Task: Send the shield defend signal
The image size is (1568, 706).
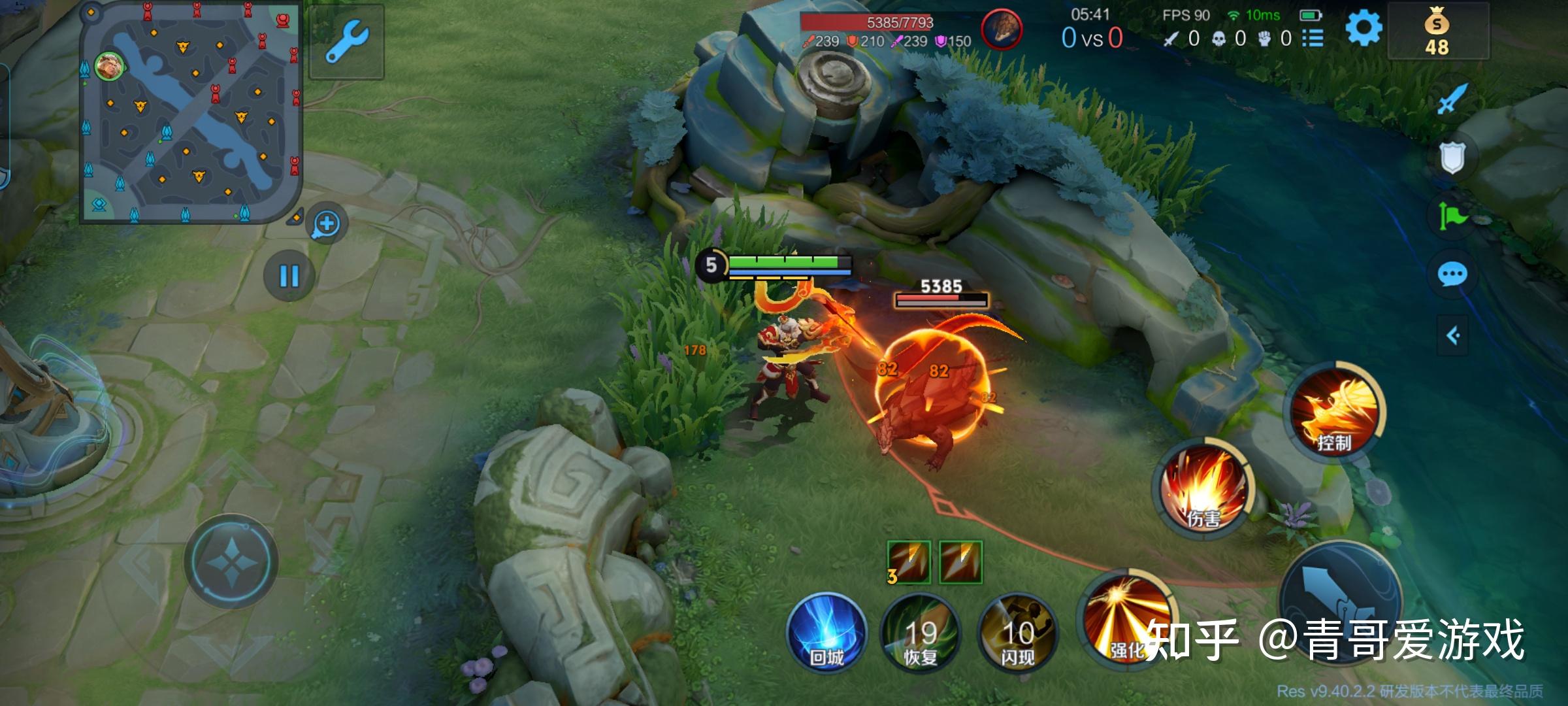Action: tap(1452, 158)
